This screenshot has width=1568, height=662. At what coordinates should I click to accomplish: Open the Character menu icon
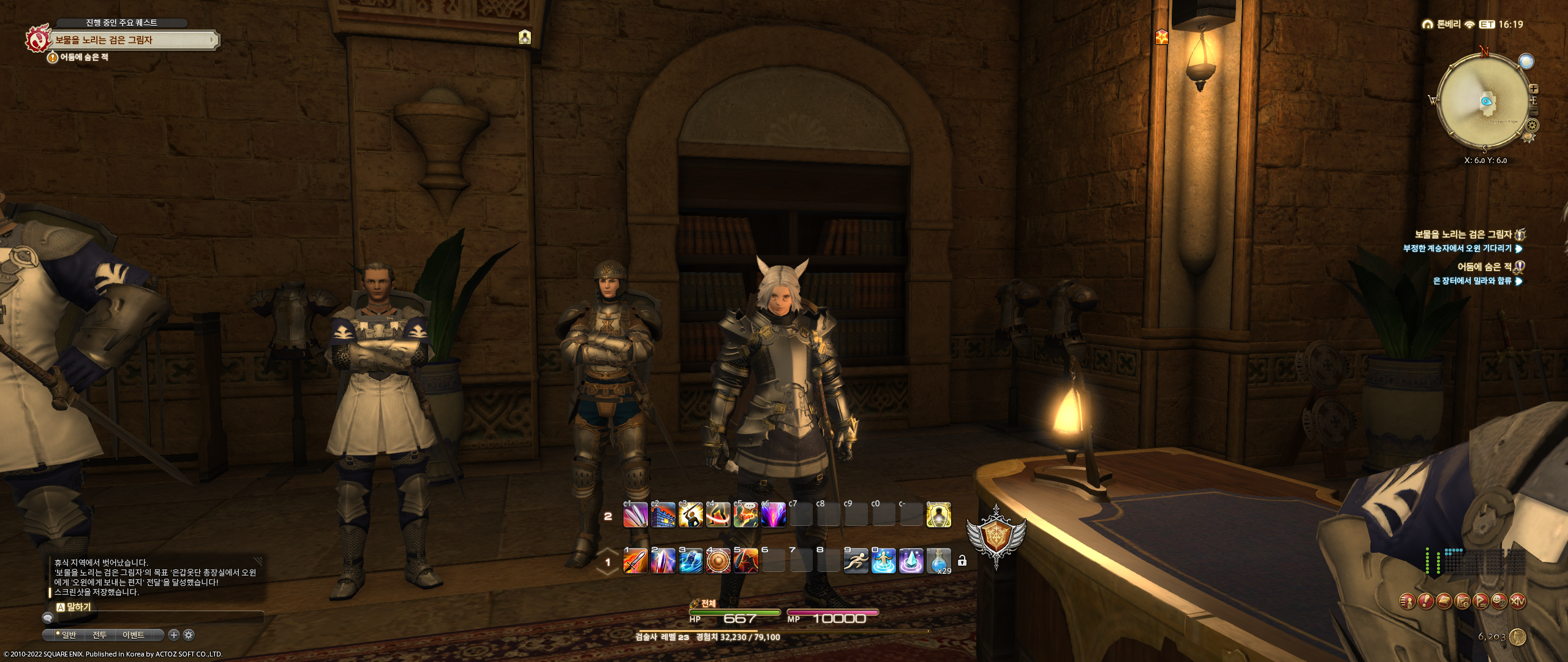pos(1407,602)
